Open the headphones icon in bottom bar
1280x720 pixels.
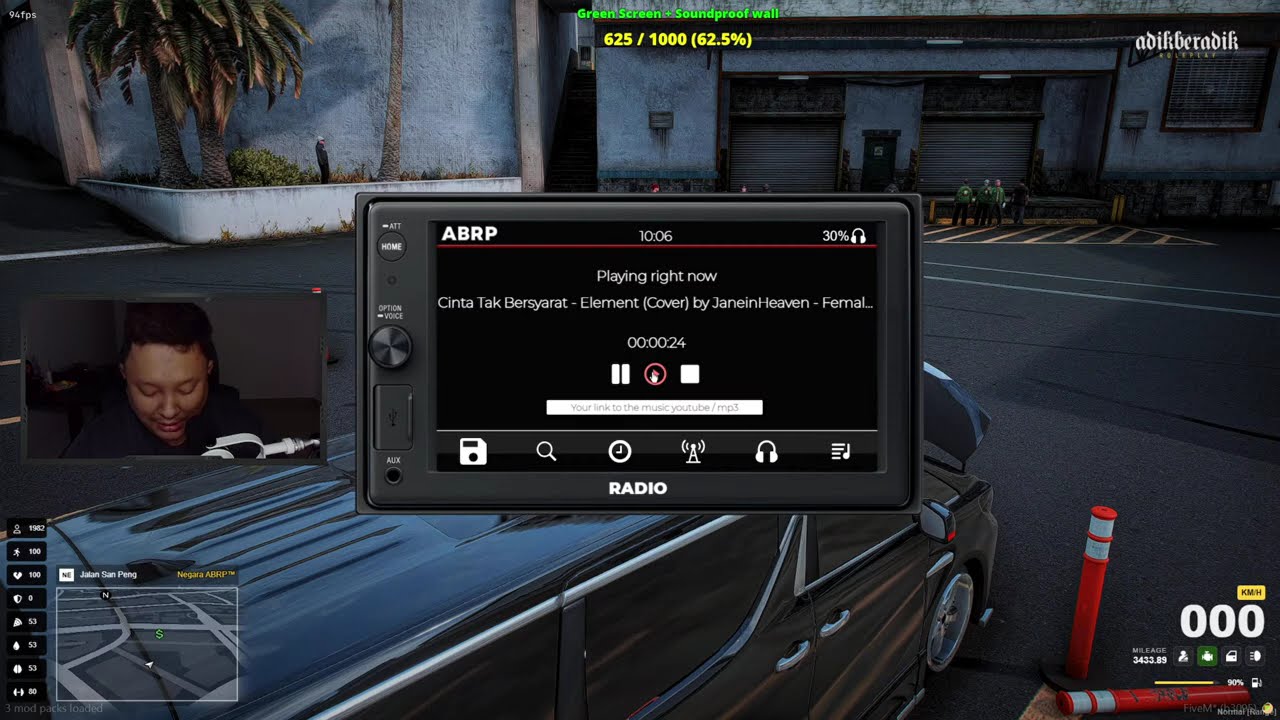click(767, 452)
